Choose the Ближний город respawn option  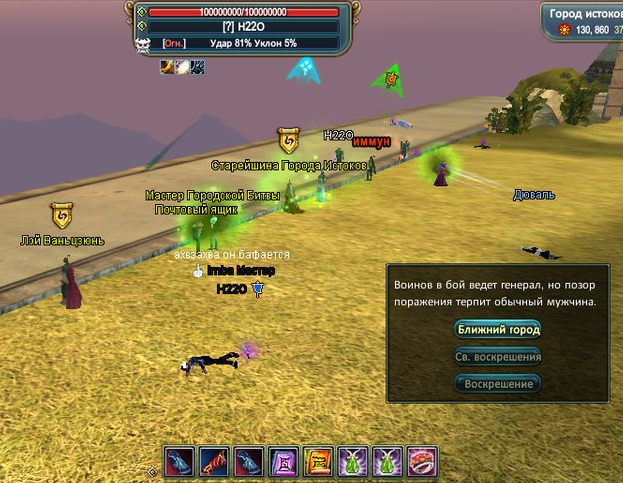498,329
